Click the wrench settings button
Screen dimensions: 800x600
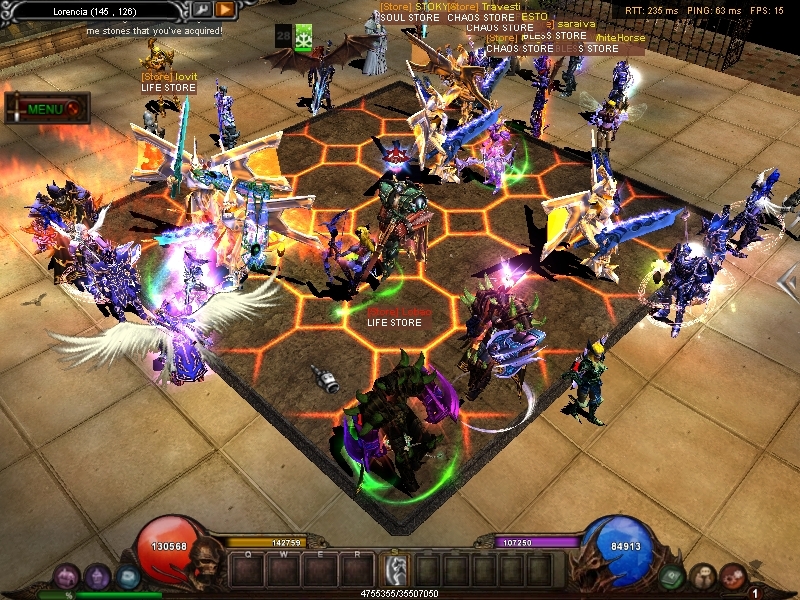click(x=202, y=10)
